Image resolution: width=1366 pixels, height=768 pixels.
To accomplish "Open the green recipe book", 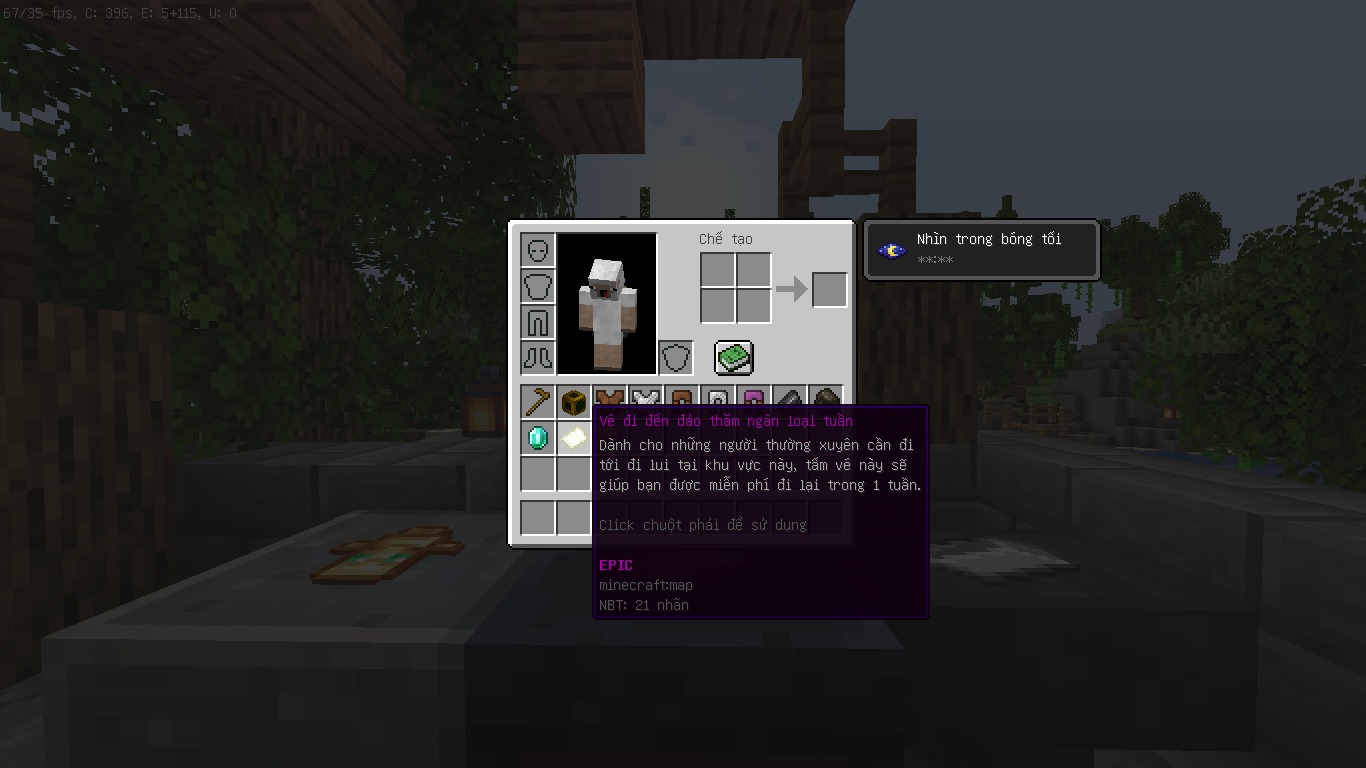I will pos(733,357).
